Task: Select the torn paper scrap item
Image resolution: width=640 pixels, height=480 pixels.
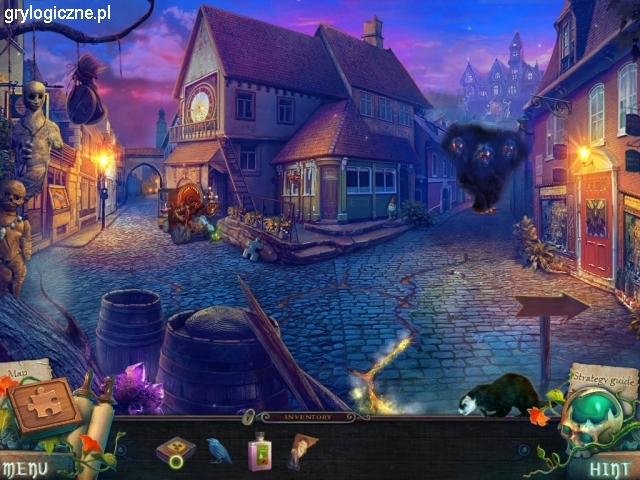Action: pos(300,451)
